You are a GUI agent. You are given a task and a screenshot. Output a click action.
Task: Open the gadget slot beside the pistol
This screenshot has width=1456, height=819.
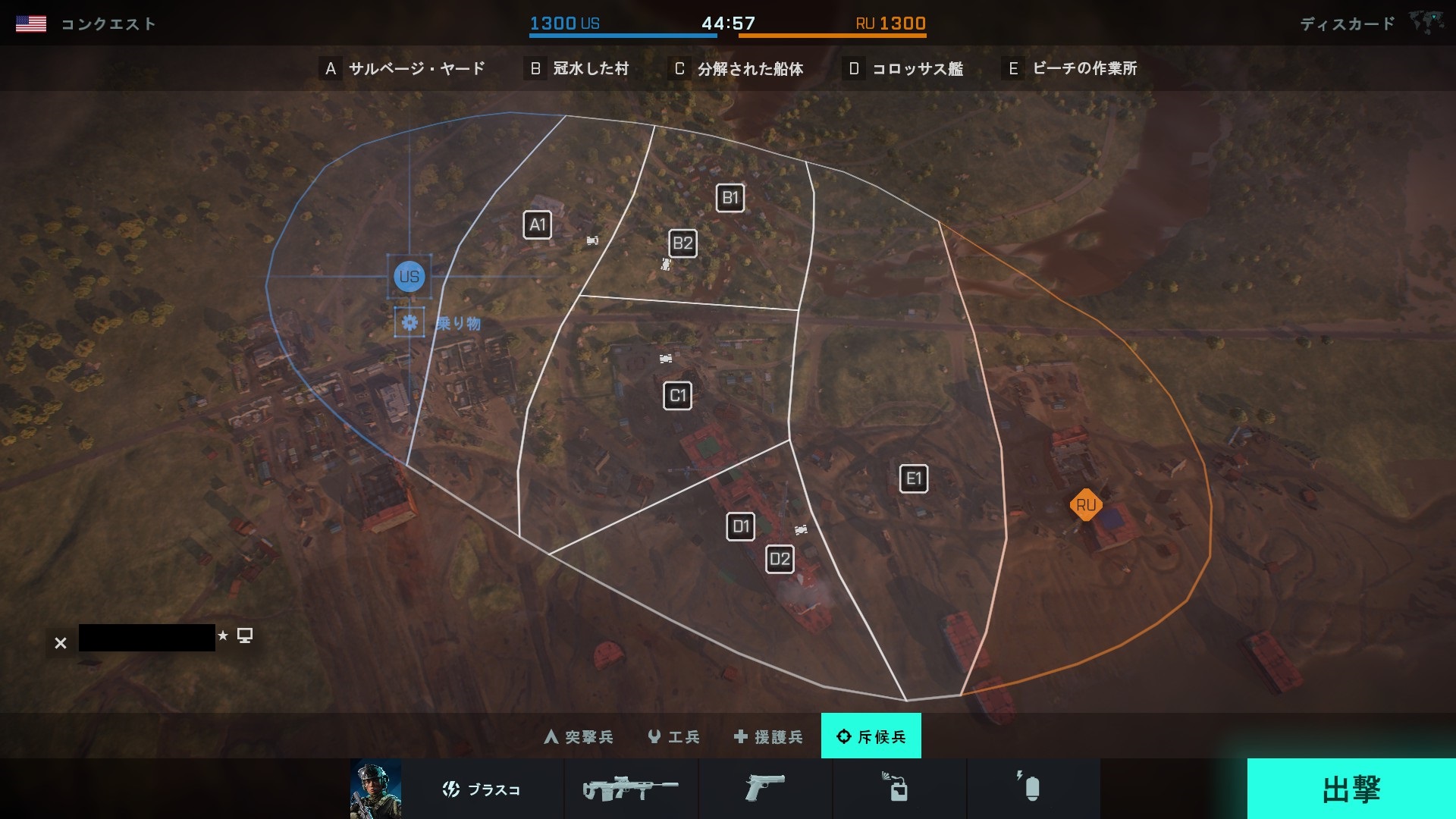point(899,789)
